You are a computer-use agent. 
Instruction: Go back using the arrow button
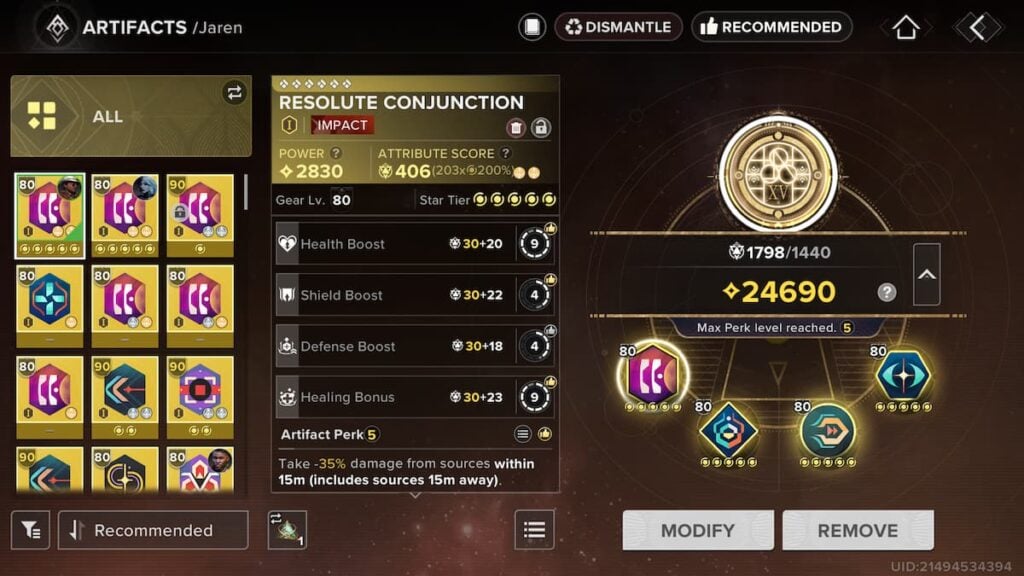point(976,27)
